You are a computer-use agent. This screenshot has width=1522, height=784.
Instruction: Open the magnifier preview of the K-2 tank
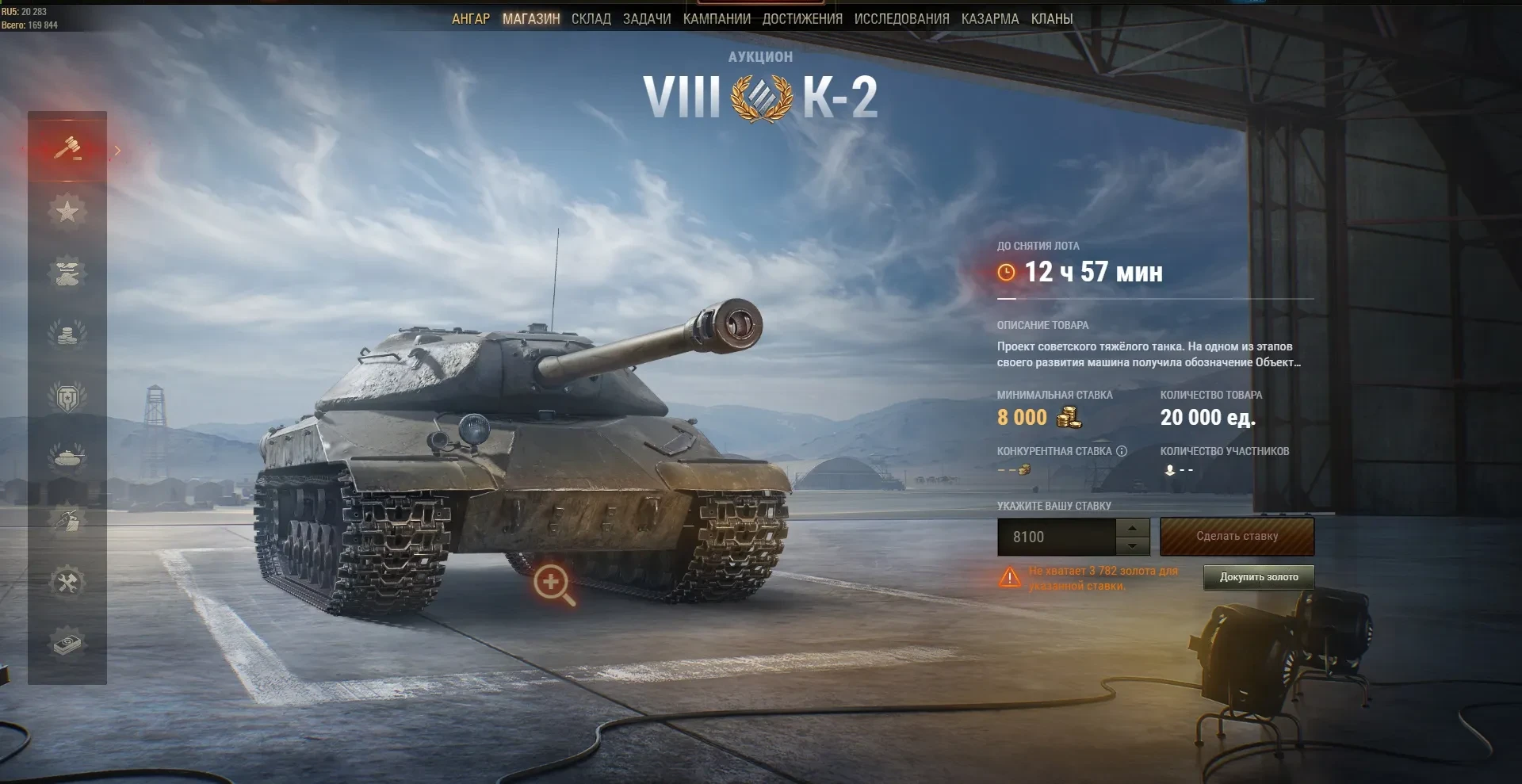point(553,584)
